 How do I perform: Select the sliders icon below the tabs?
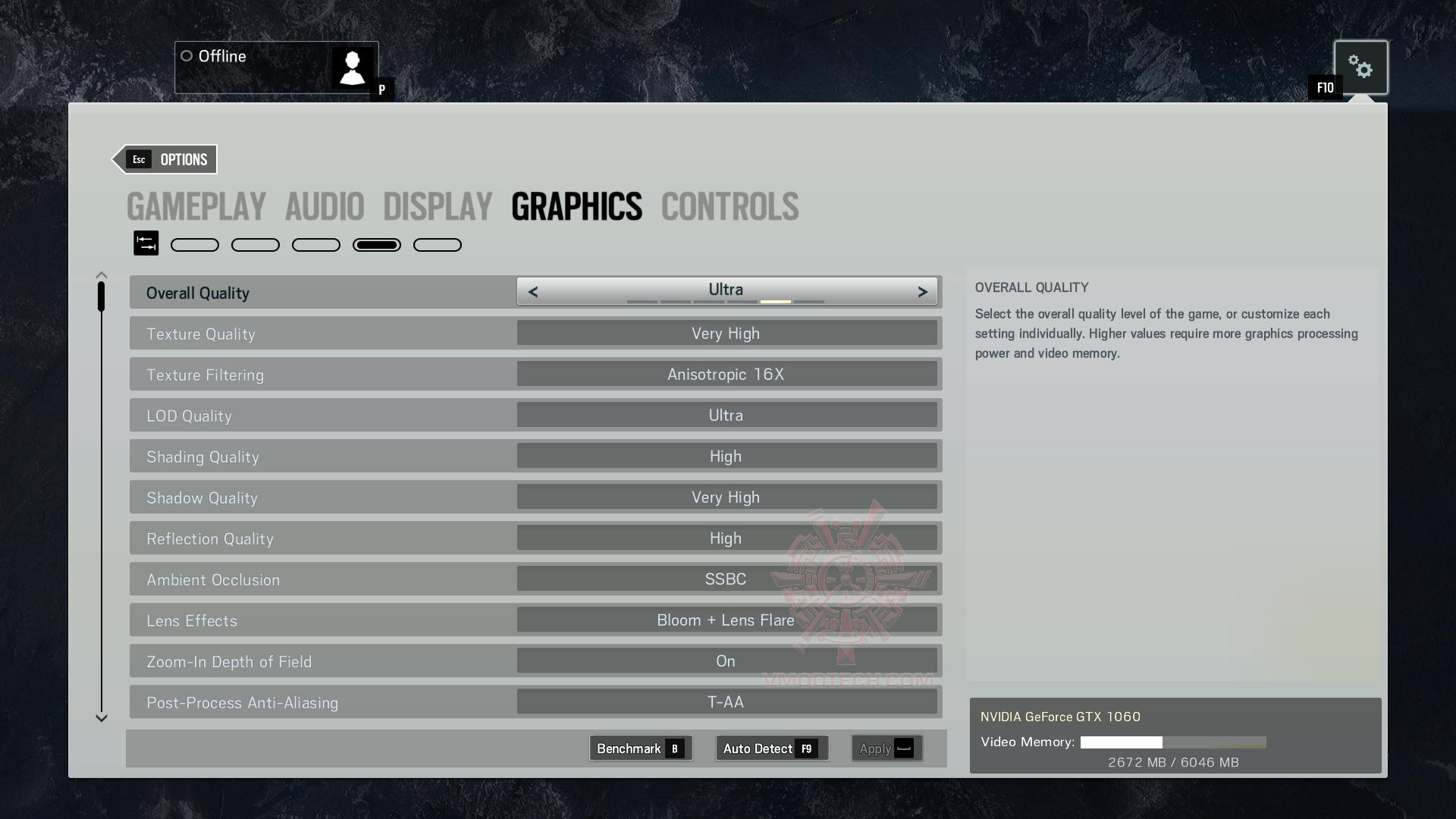point(146,243)
